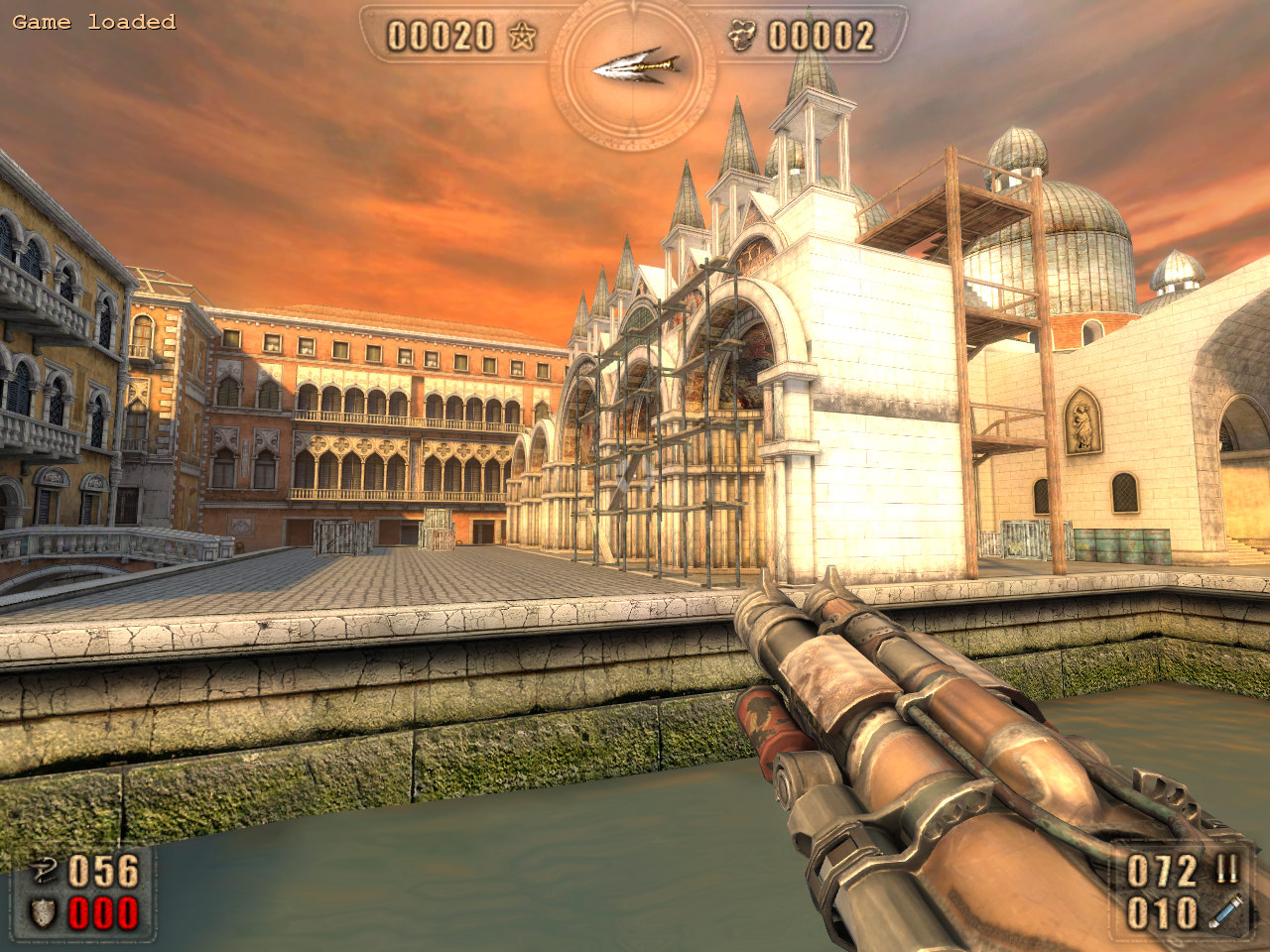
Task: Click the blue stake ammo icon
Action: click(1226, 912)
